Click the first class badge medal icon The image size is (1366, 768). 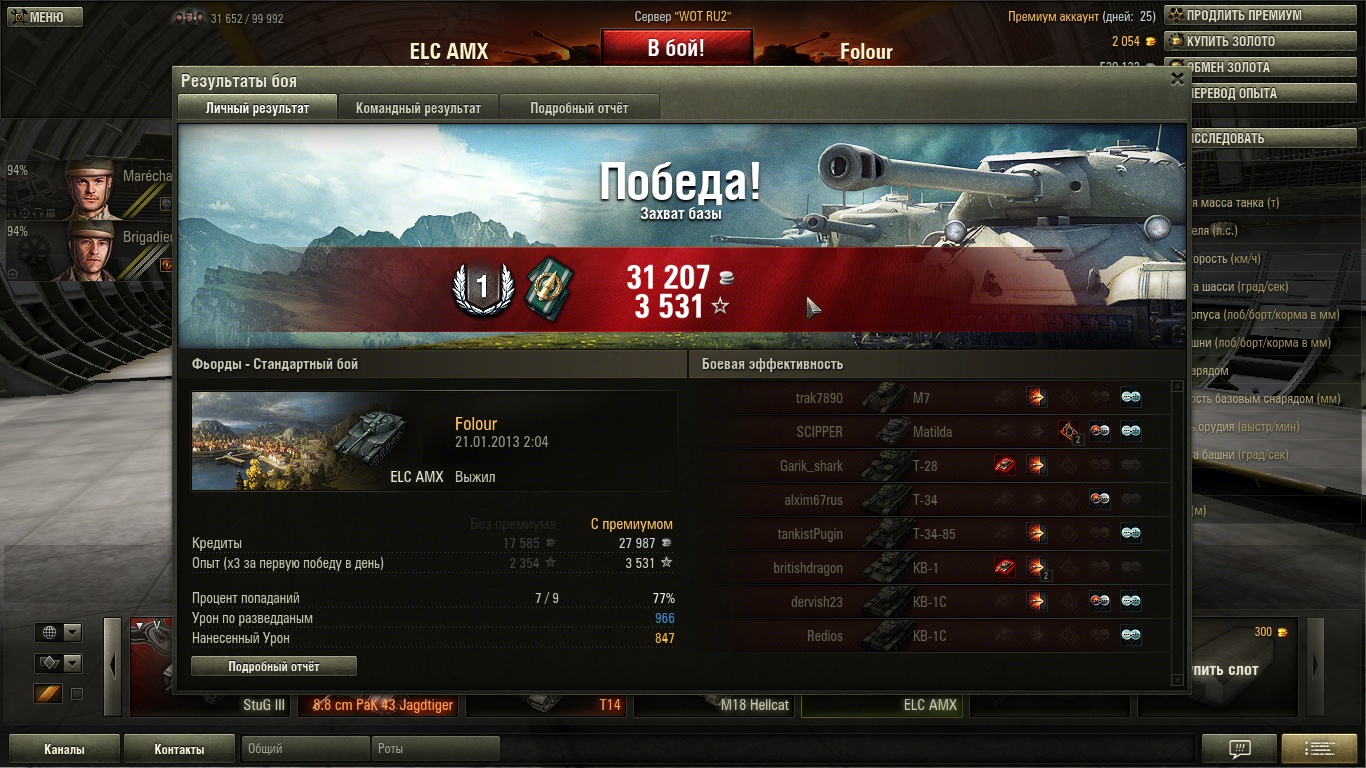[482, 287]
